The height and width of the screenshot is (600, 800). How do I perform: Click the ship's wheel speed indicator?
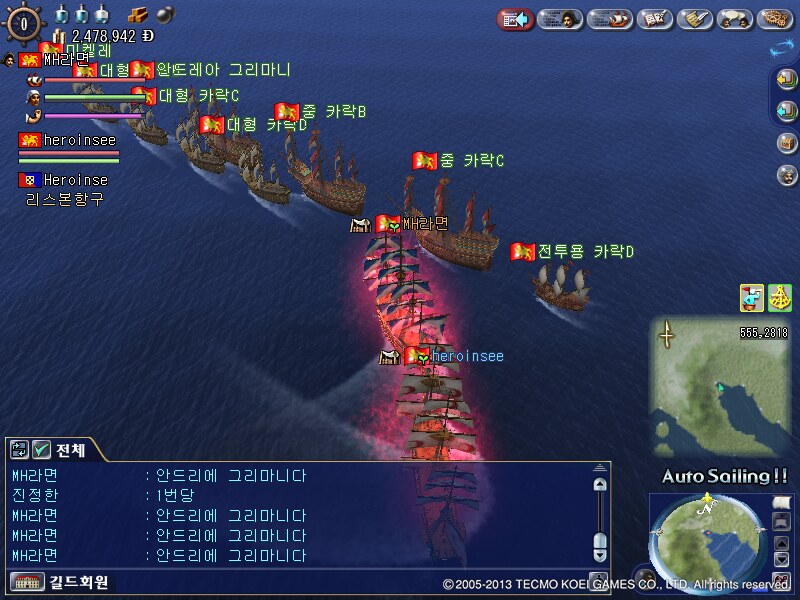(24, 22)
